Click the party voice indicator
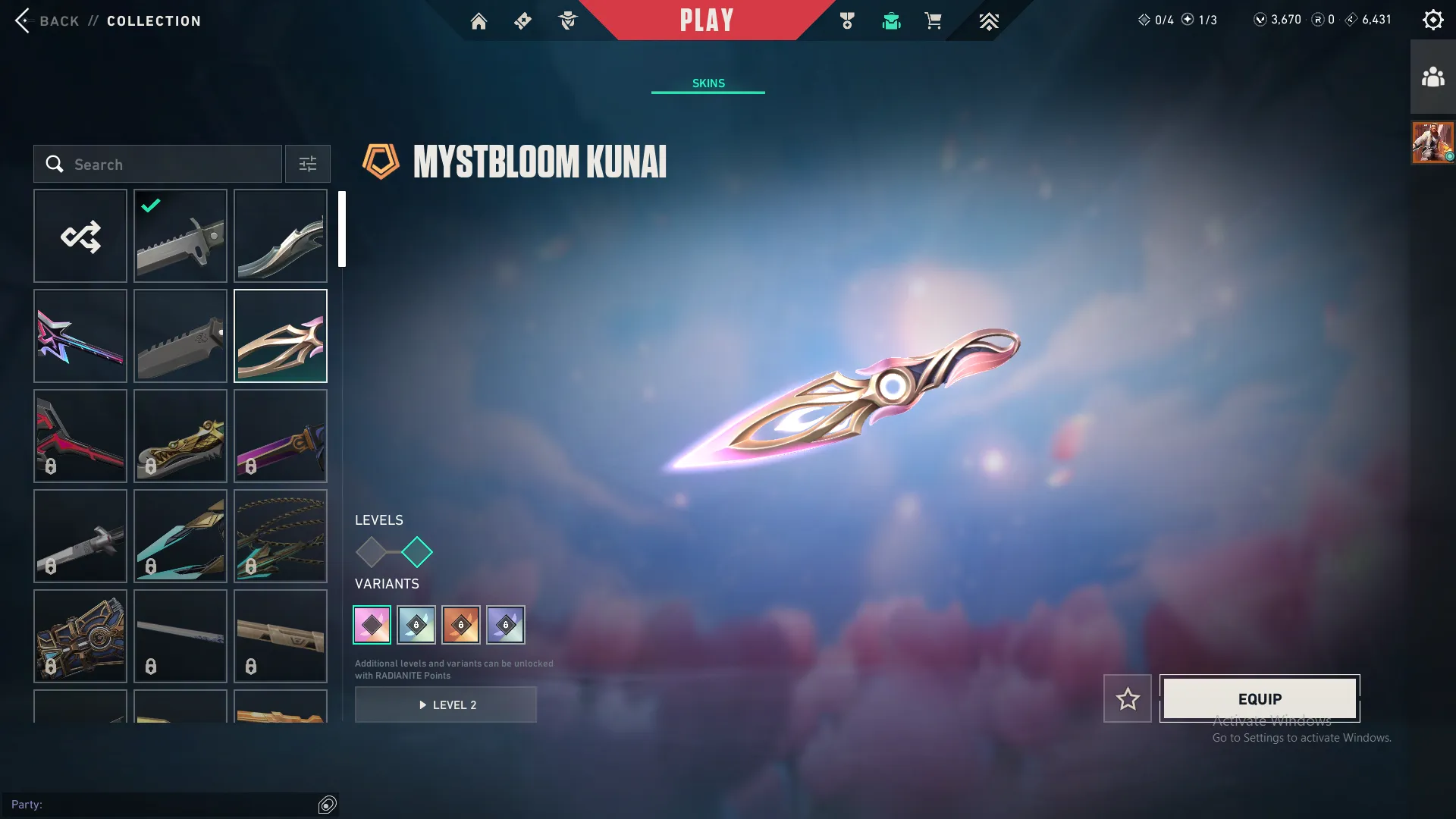Image resolution: width=1456 pixels, height=819 pixels. pos(327,805)
